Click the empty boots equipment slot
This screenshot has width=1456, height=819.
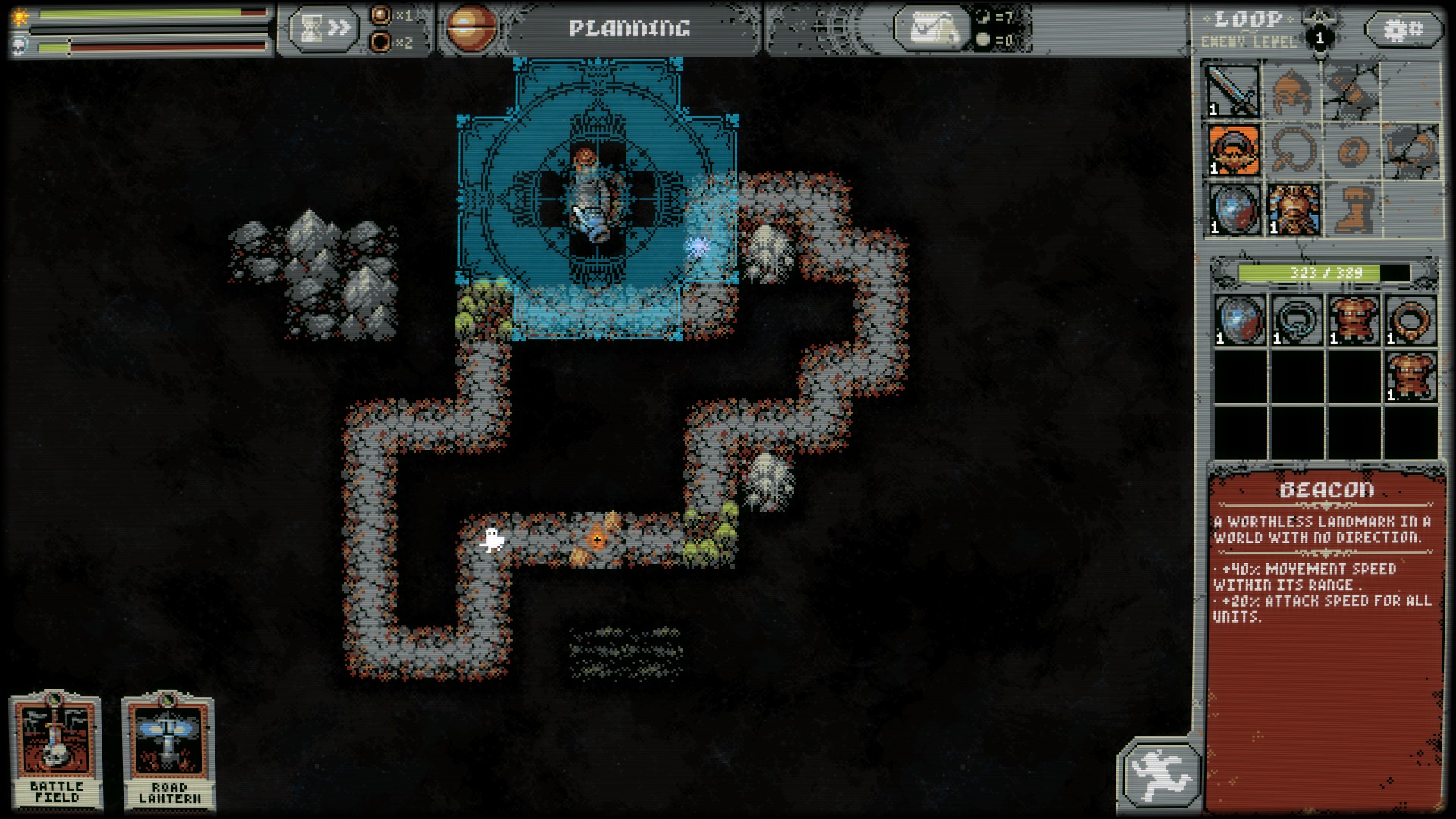pos(1352,209)
